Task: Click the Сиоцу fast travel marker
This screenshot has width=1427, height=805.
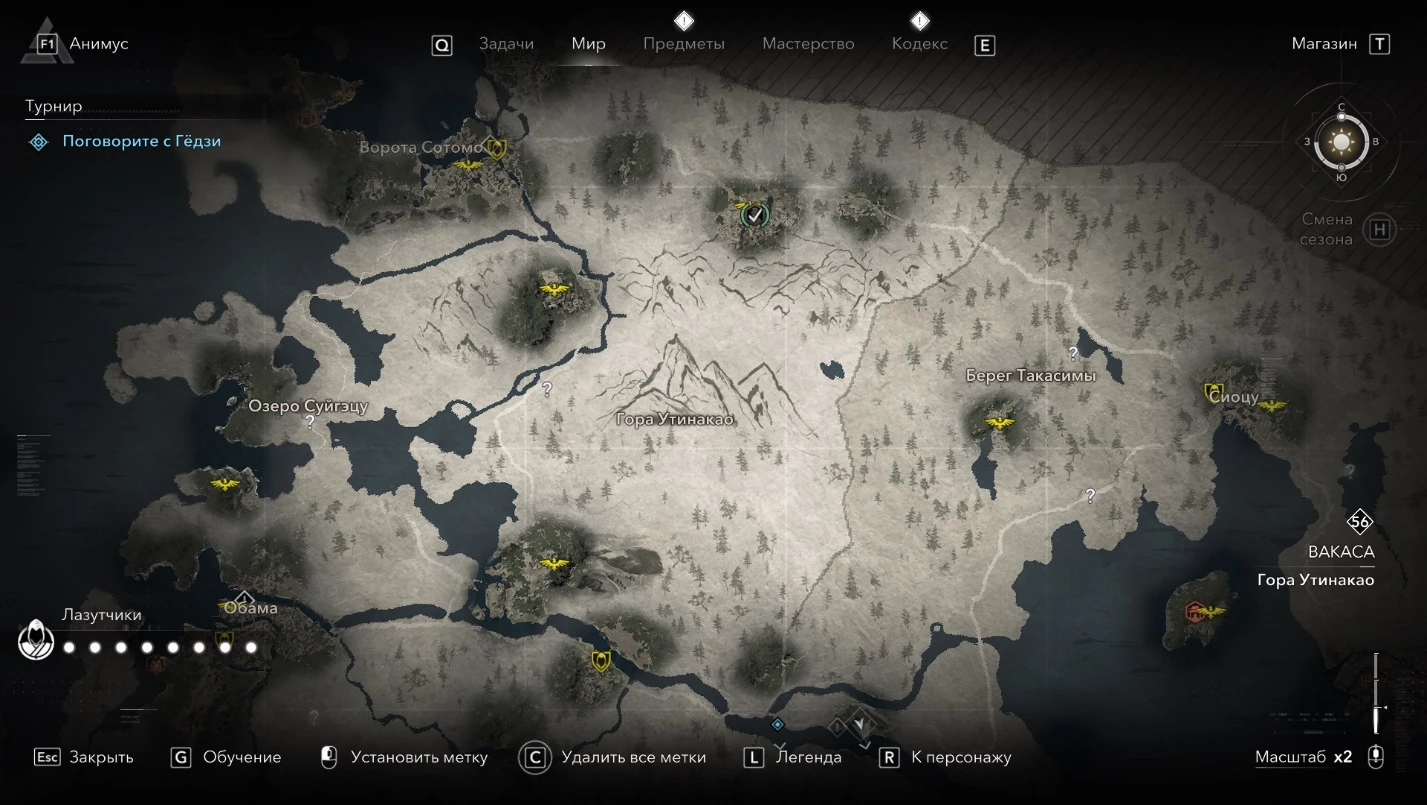Action: pos(1214,392)
